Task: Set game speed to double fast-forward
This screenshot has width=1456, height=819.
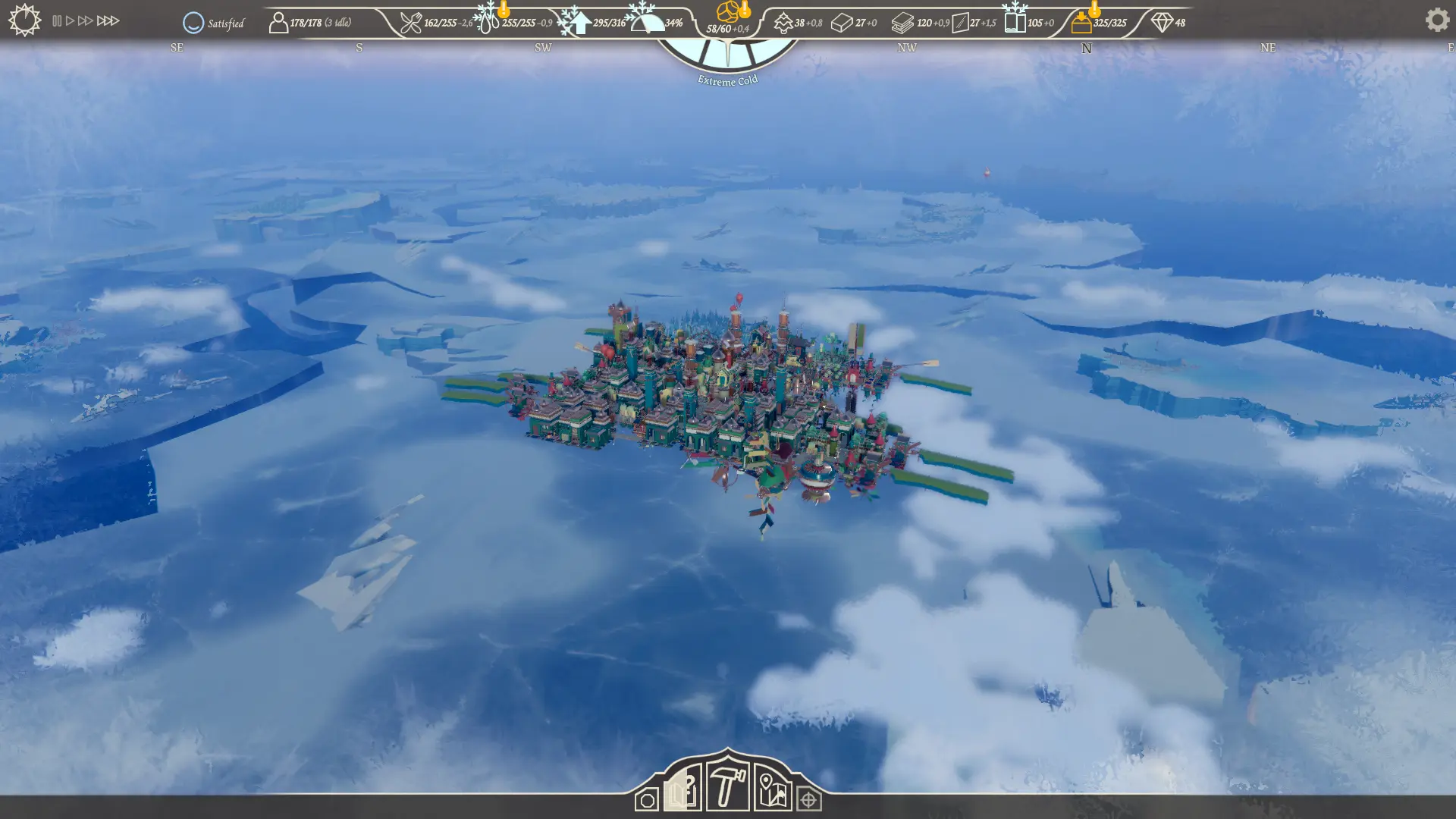Action: tap(85, 21)
